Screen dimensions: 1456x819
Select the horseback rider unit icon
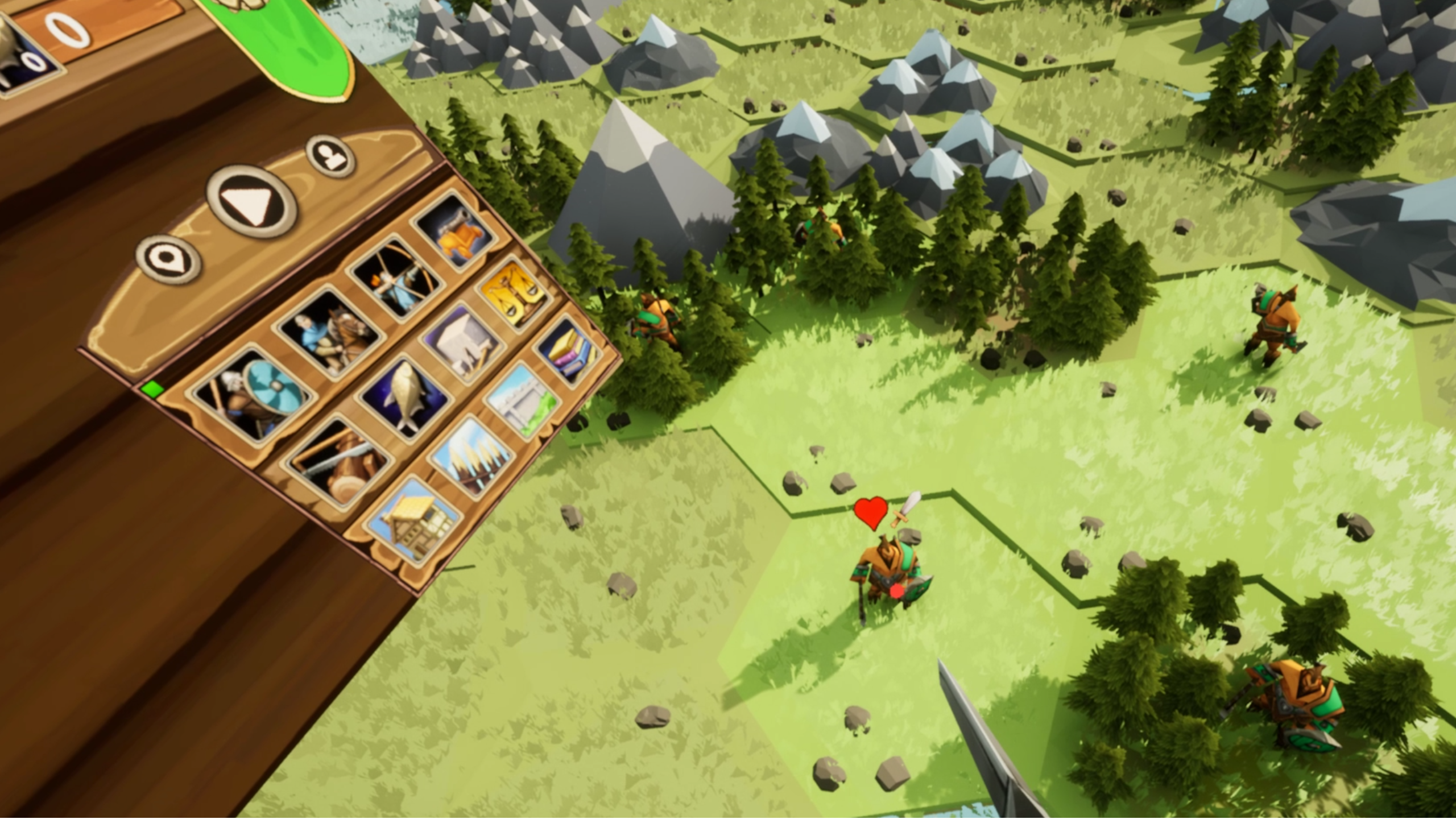coord(329,333)
